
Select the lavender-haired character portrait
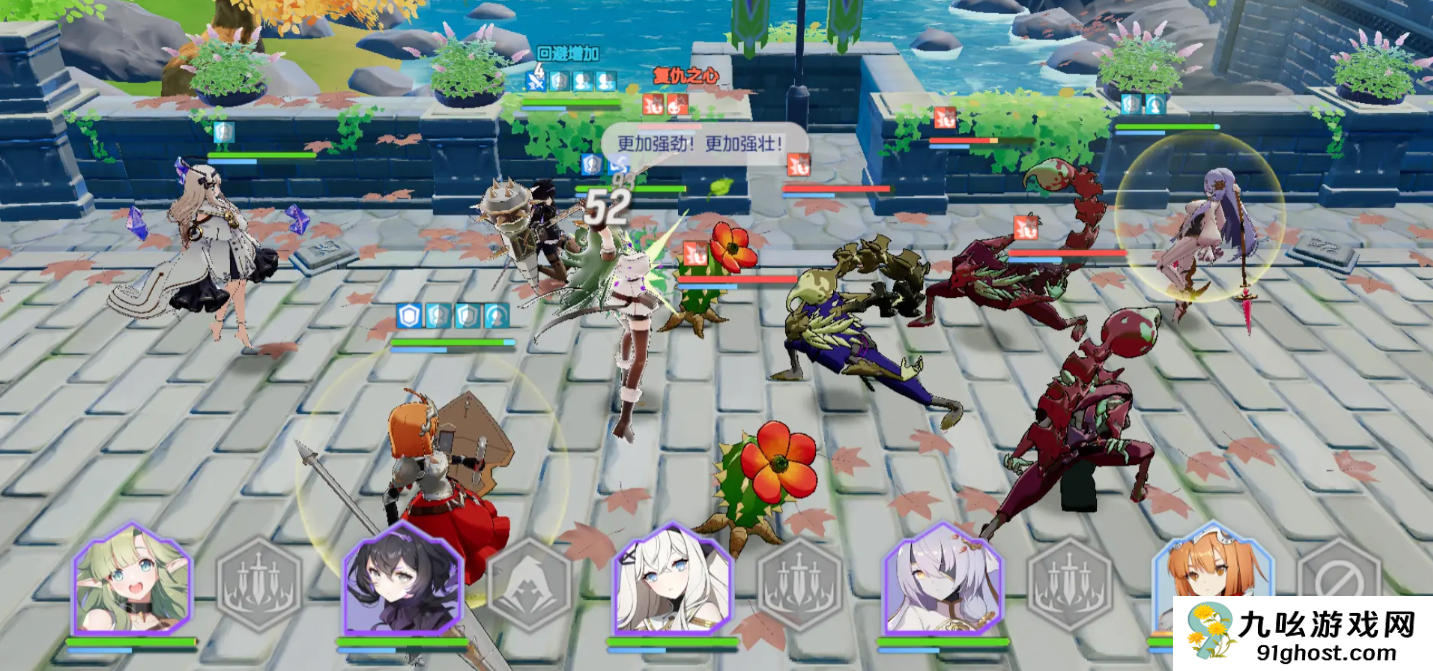tap(942, 580)
